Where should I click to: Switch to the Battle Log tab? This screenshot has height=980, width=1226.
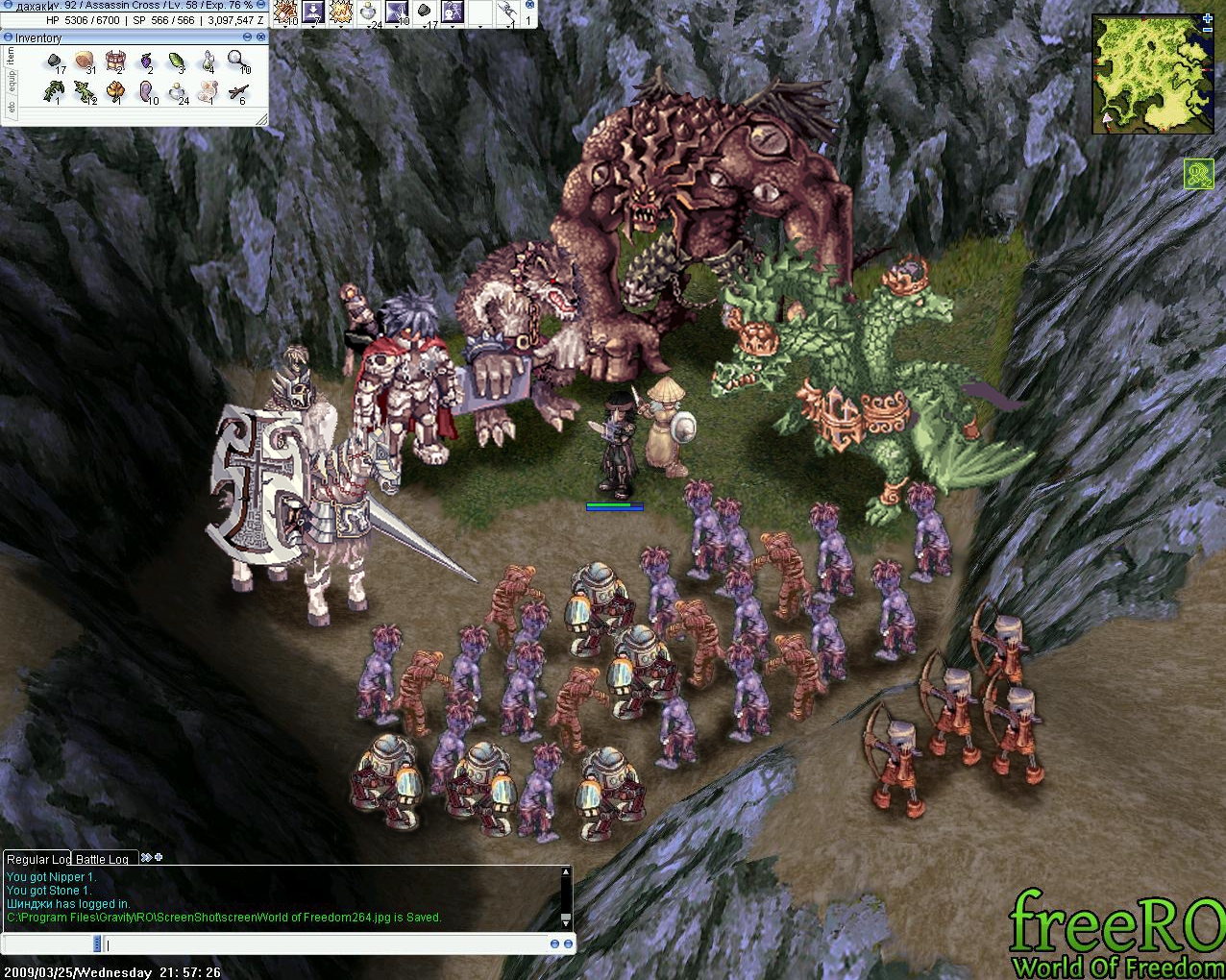[102, 859]
